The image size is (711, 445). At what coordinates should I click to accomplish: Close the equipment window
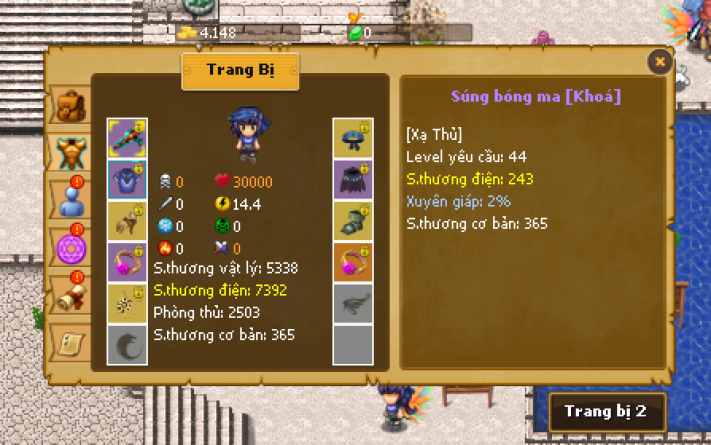point(659,61)
